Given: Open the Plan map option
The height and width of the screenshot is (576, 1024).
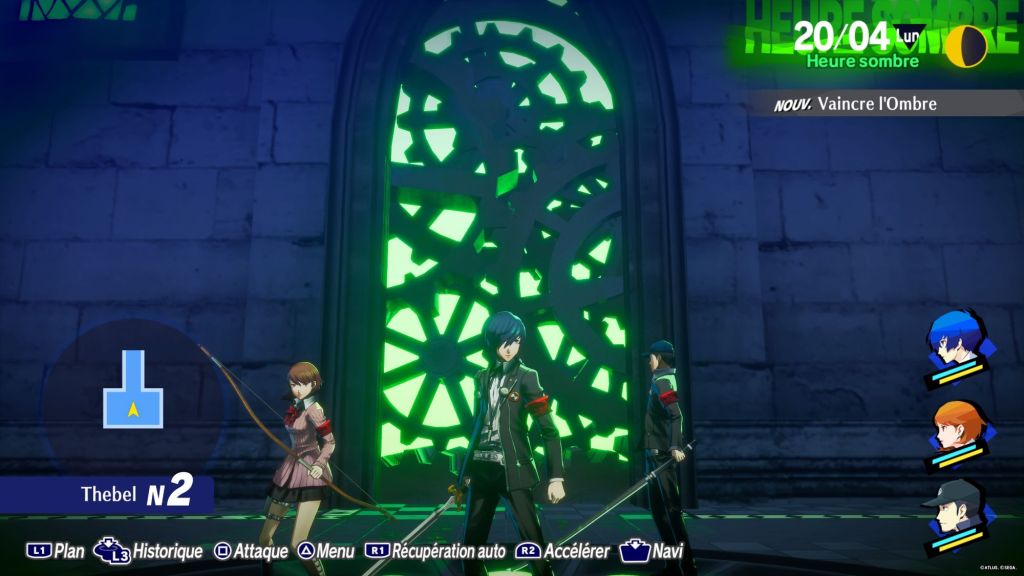Looking at the screenshot, I should pos(56,551).
